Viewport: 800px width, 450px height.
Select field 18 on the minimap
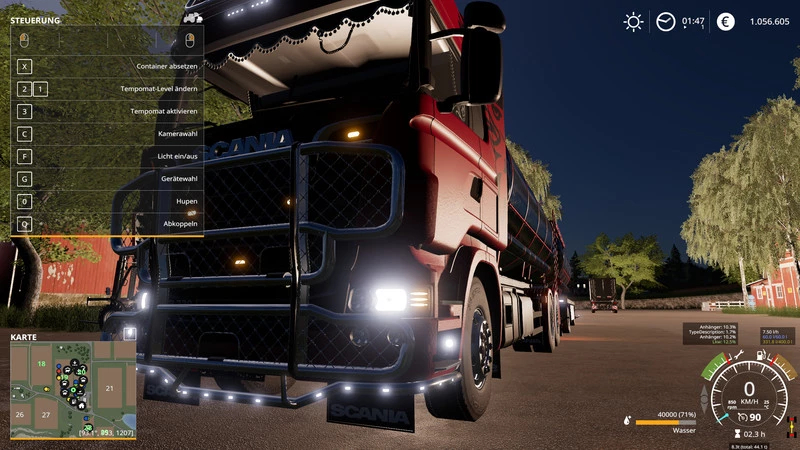(x=42, y=365)
